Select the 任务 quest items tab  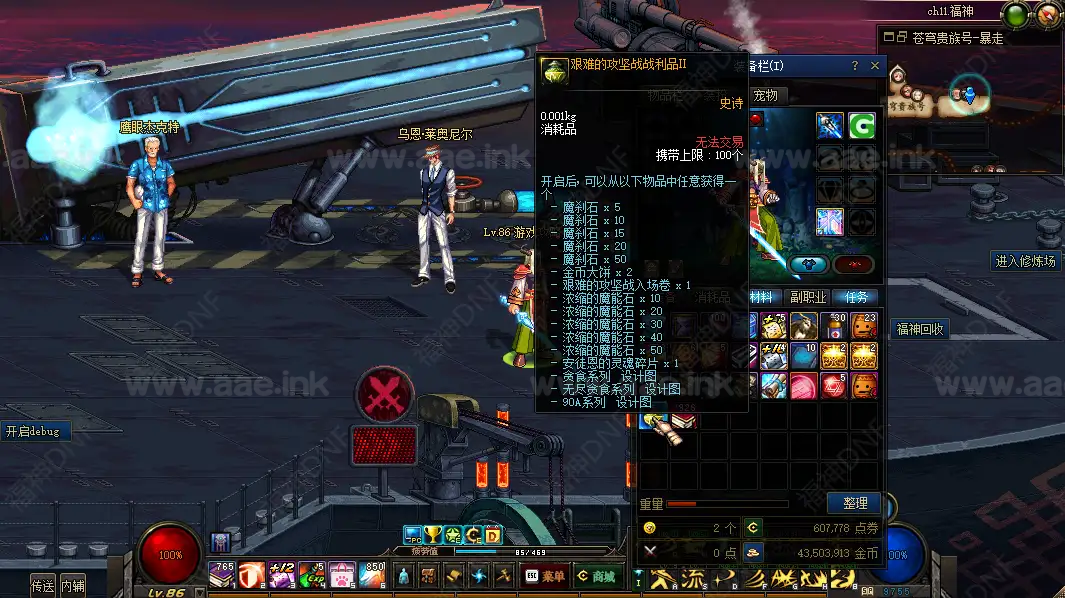tap(857, 297)
